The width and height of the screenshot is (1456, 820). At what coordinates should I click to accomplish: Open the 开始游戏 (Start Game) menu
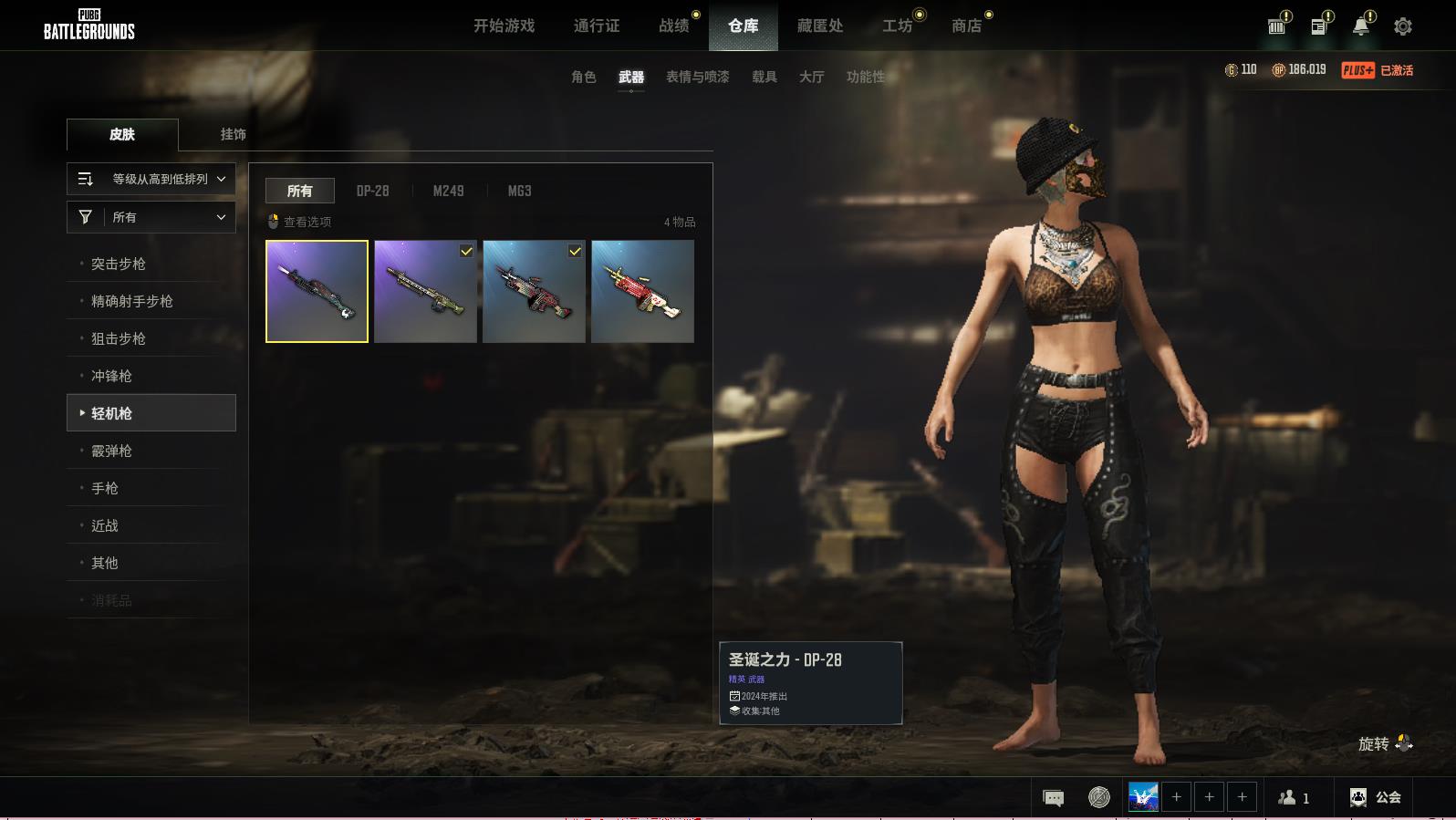[504, 26]
